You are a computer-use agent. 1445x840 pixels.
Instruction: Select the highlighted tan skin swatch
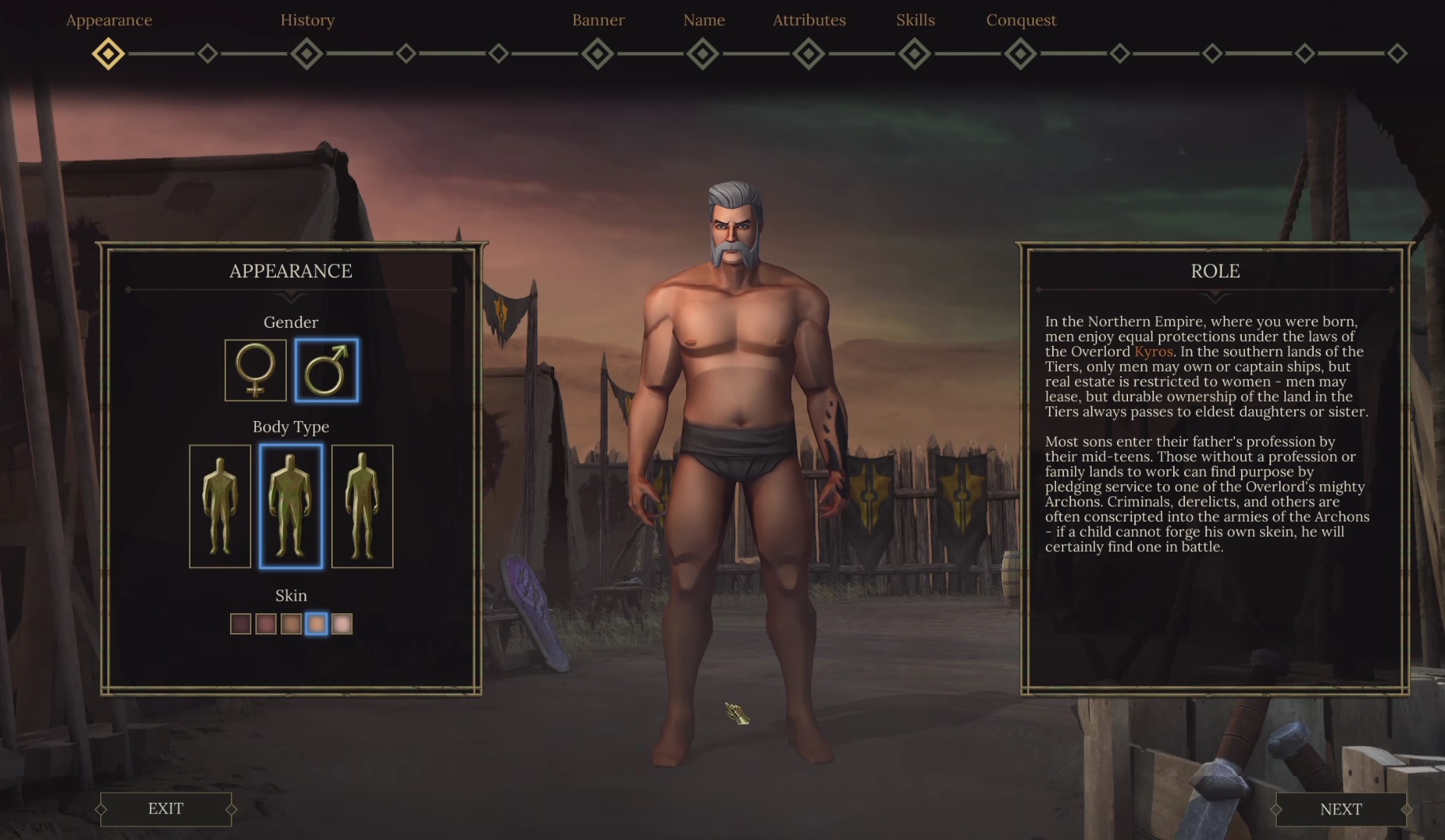click(x=316, y=624)
